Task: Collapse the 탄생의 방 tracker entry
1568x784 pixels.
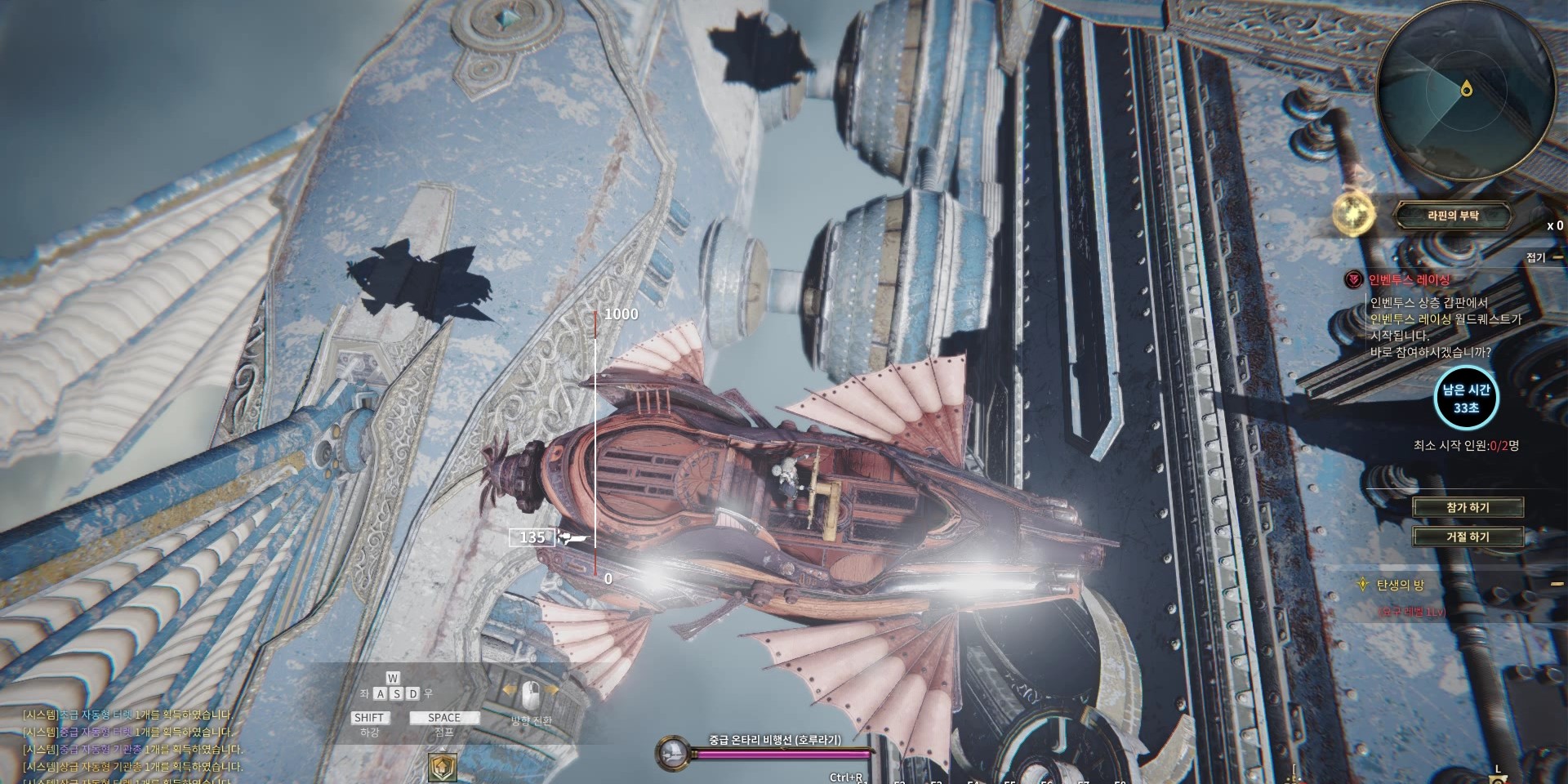Action: pos(1557,585)
